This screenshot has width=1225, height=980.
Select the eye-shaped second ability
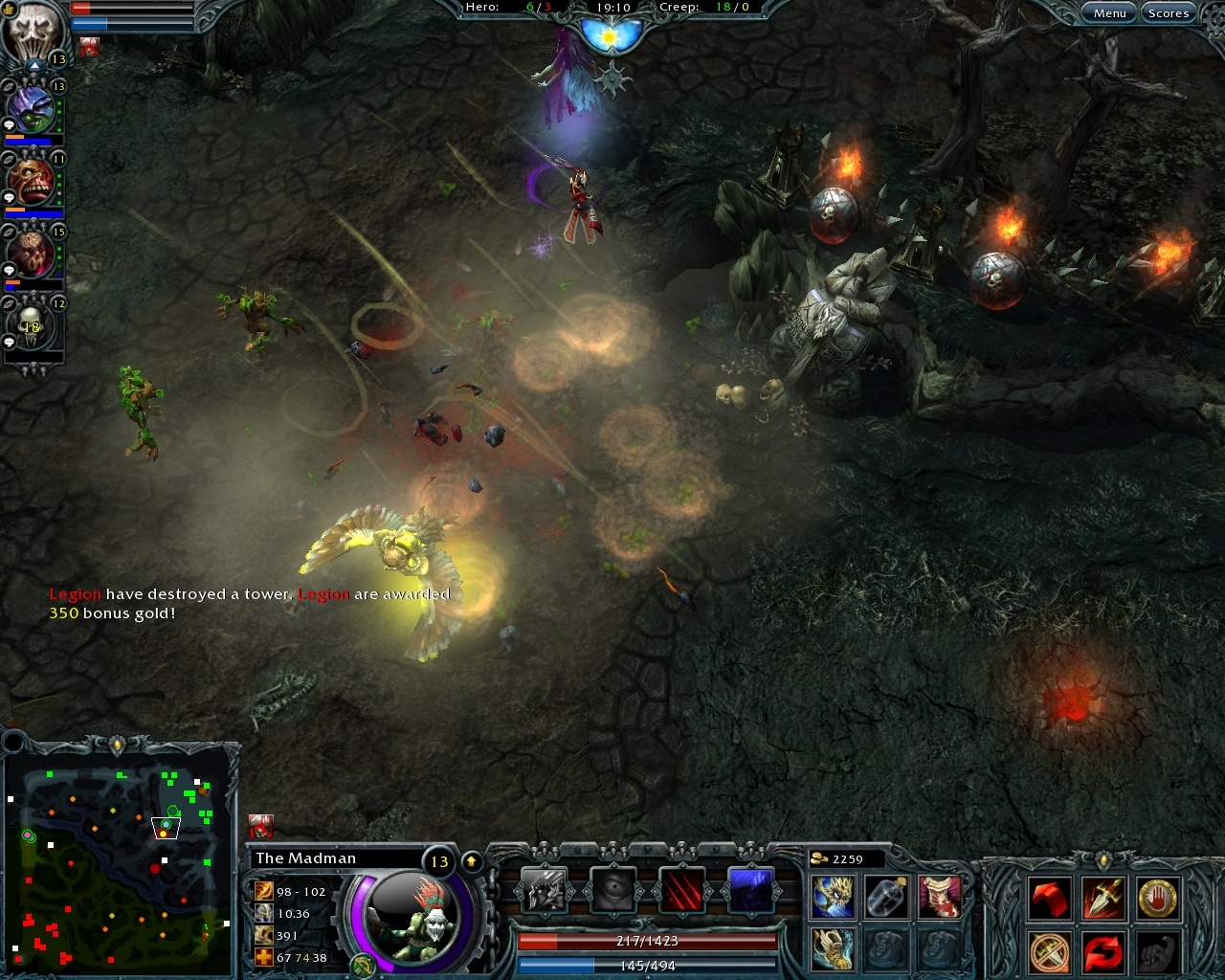[612, 889]
